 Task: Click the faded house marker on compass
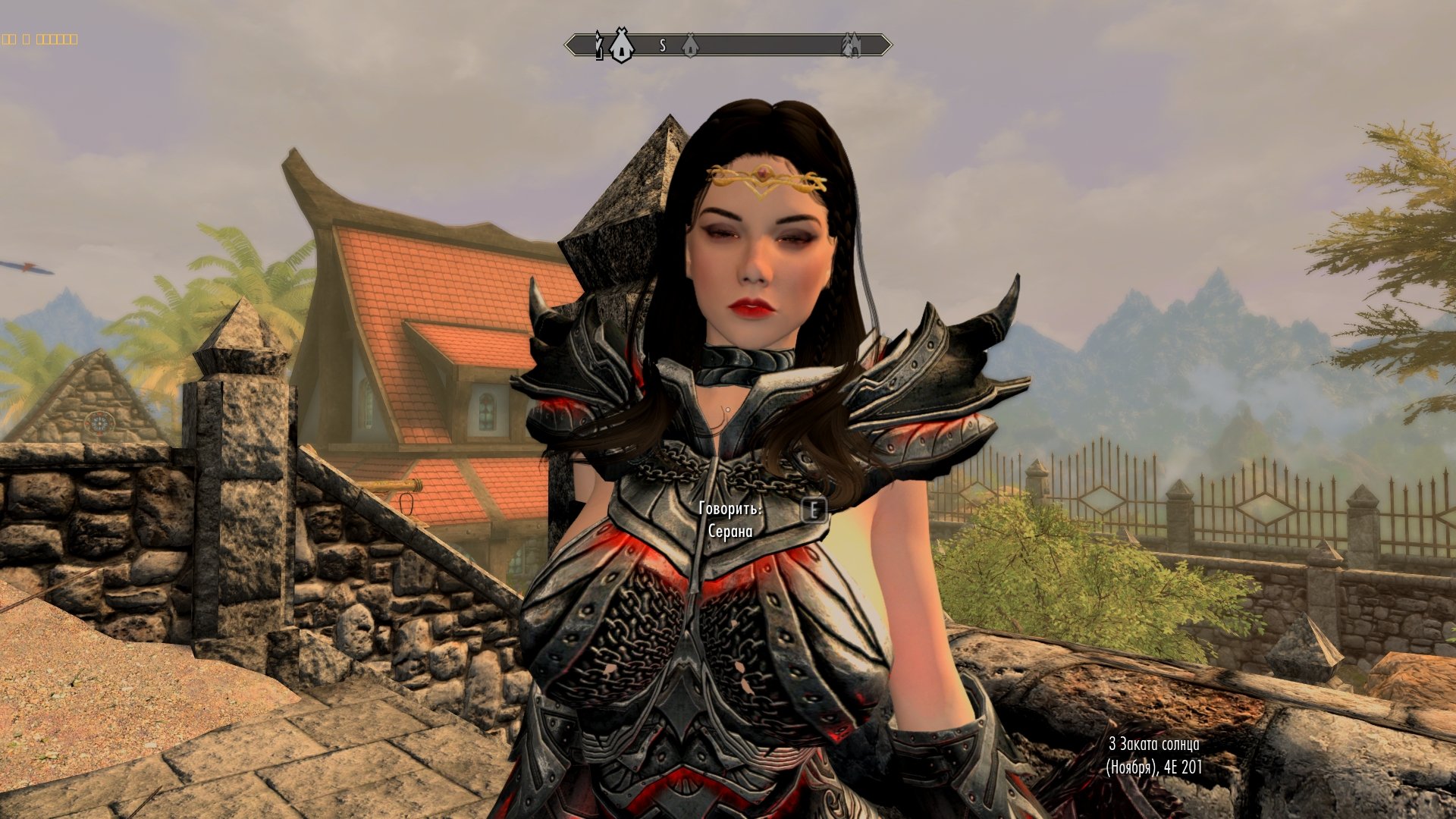coord(689,45)
